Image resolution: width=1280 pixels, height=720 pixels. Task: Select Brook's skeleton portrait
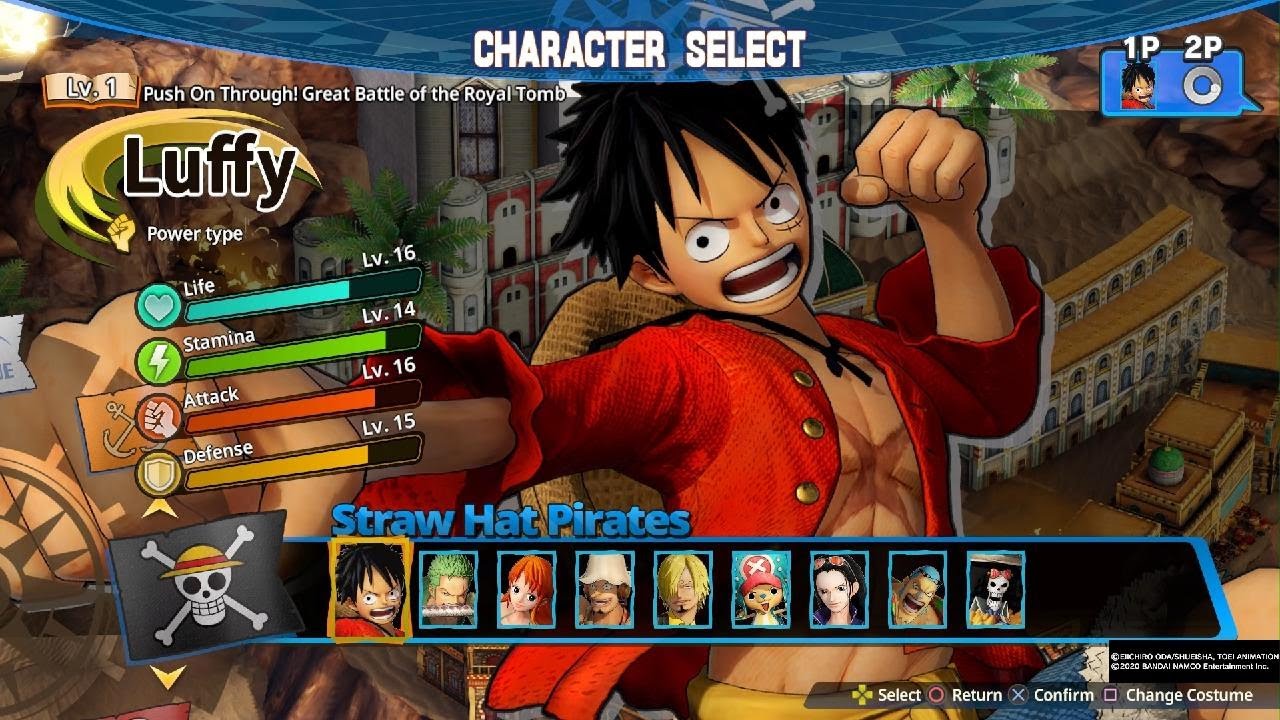click(995, 590)
